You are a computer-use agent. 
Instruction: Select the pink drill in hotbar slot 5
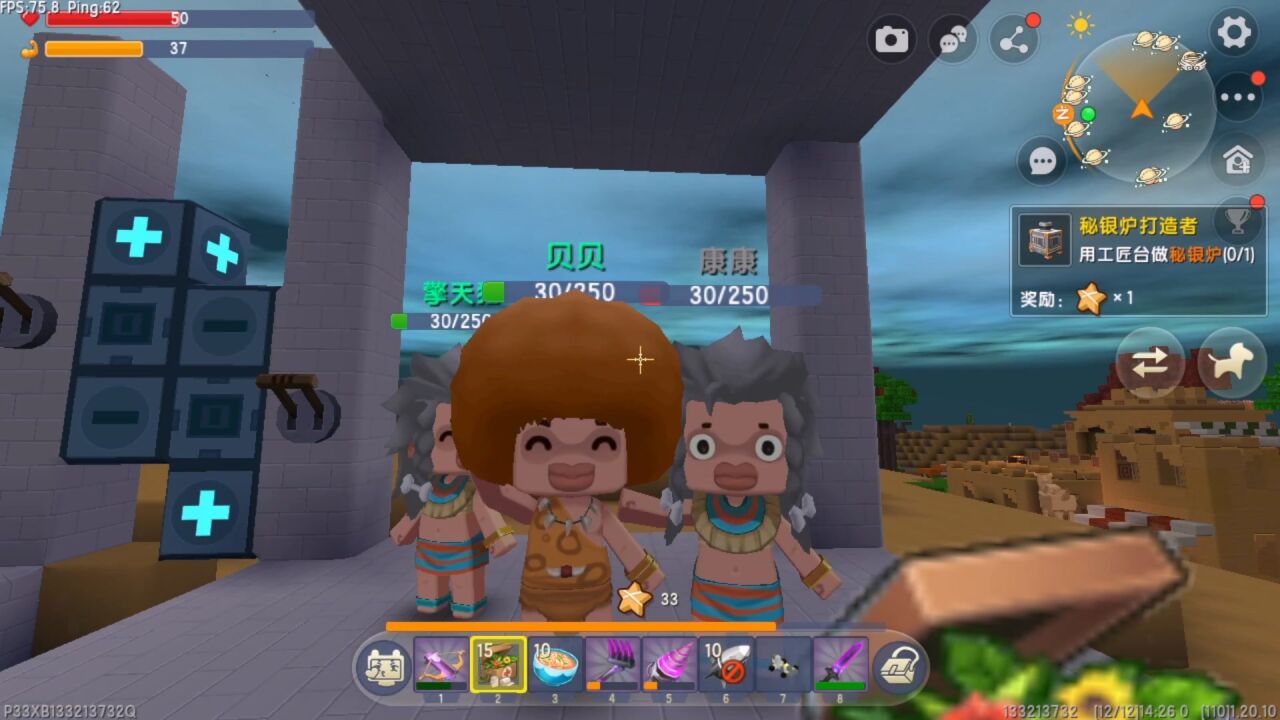click(669, 664)
